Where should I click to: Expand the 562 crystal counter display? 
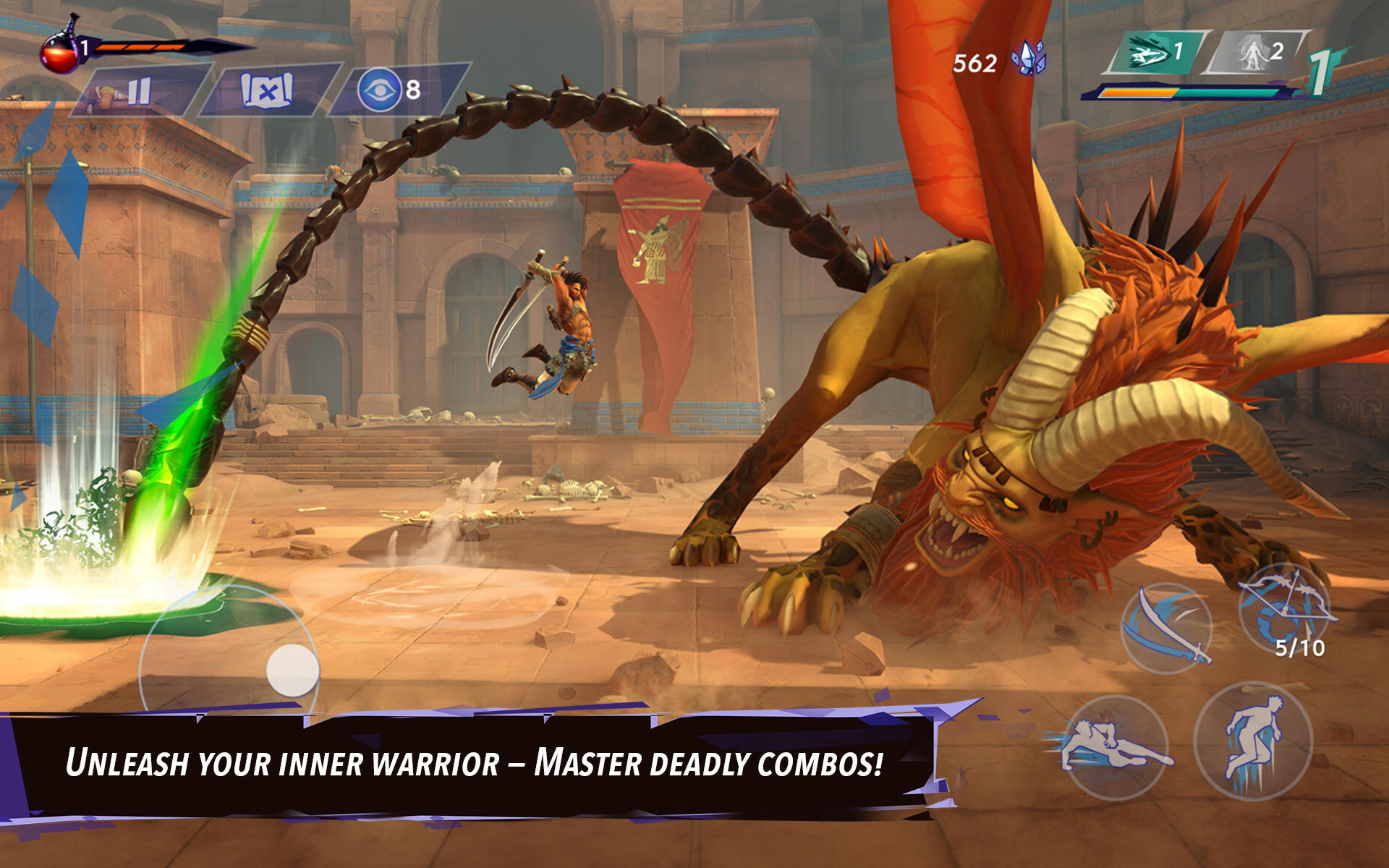(974, 61)
